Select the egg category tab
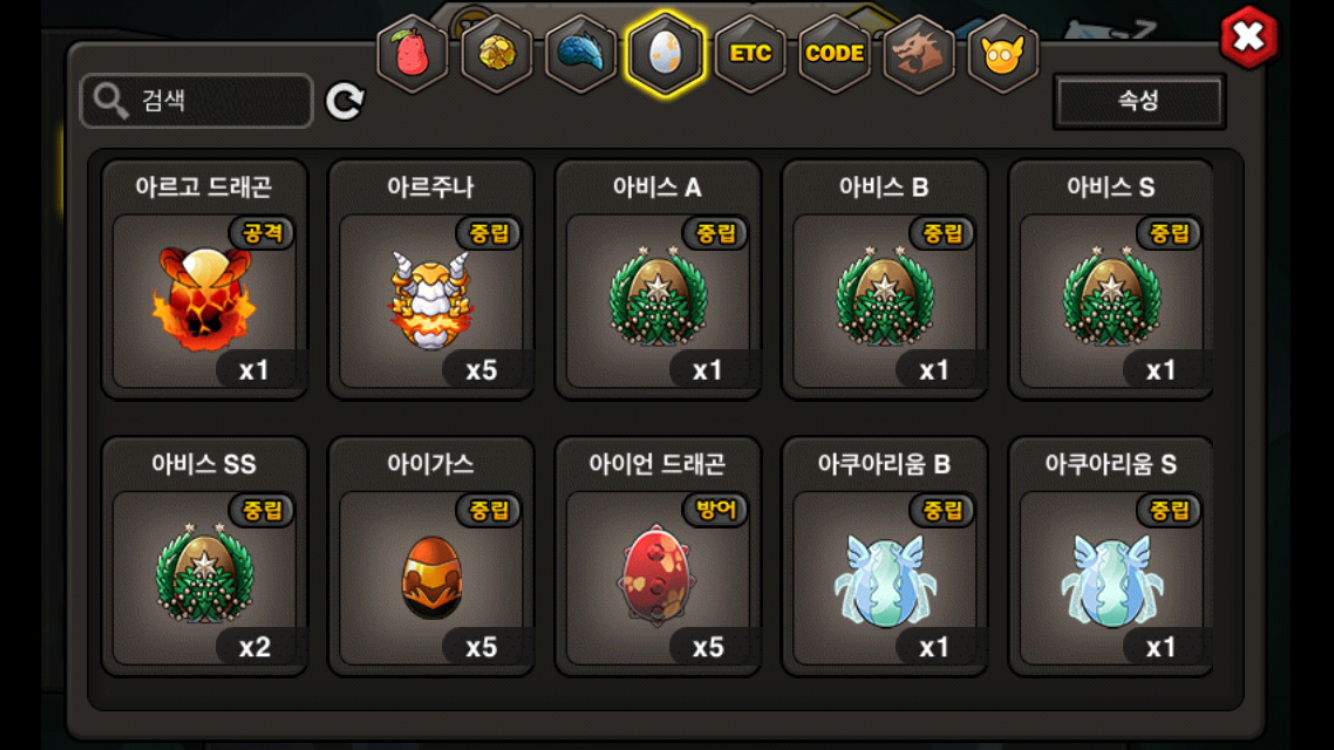 tap(665, 54)
